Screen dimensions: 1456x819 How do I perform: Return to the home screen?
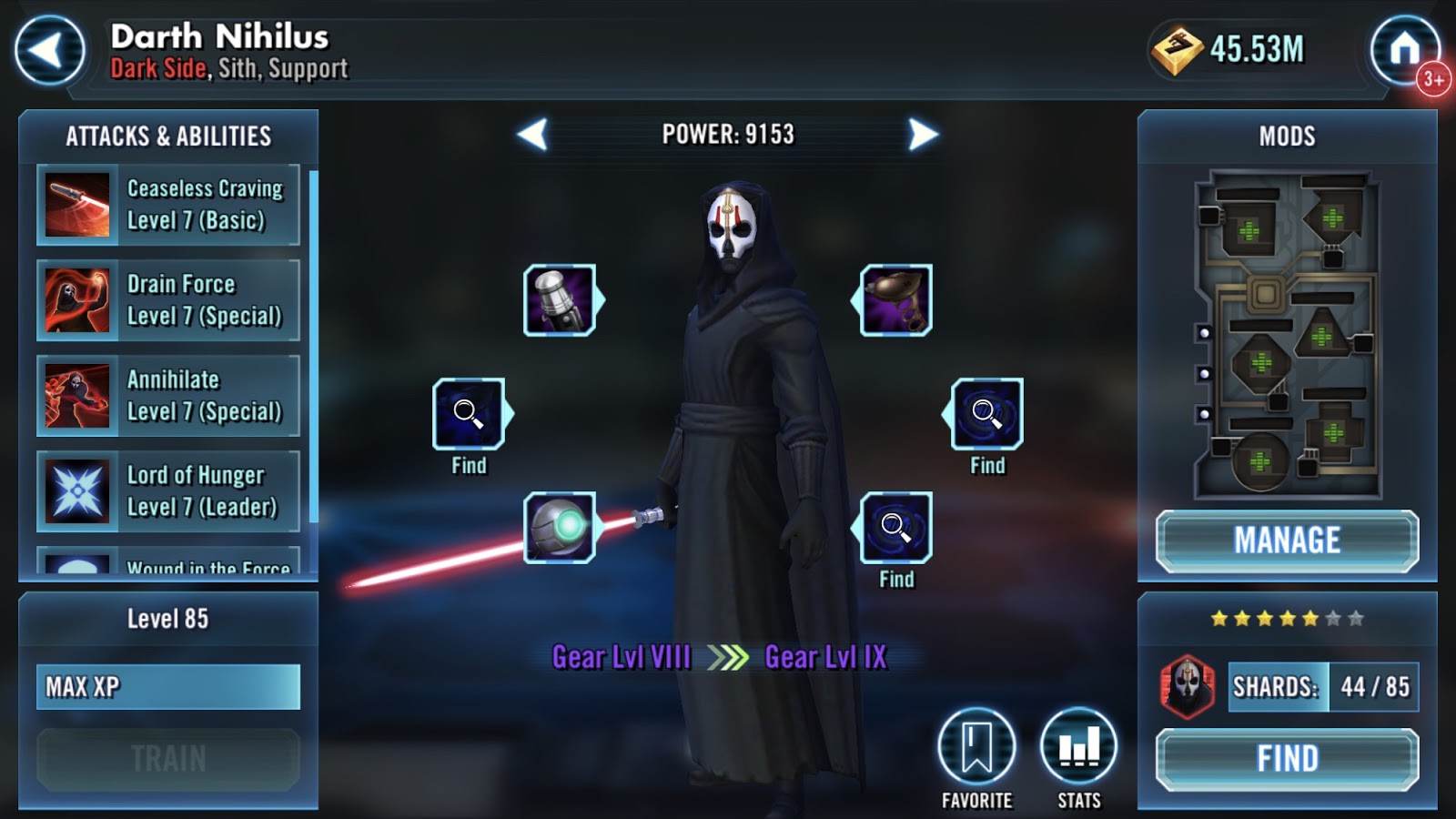pyautogui.click(x=1404, y=49)
